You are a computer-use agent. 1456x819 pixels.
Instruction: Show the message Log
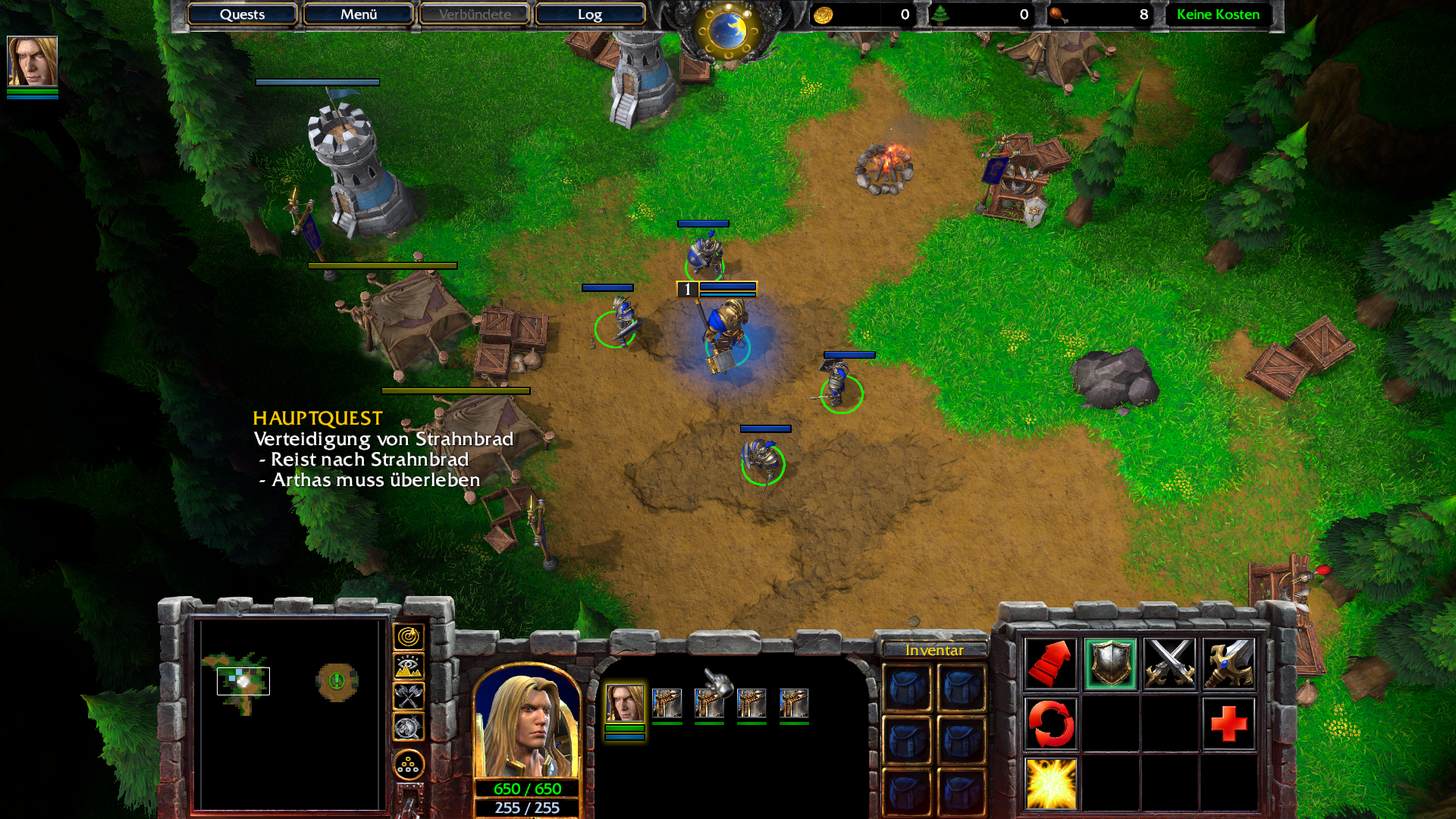589,14
